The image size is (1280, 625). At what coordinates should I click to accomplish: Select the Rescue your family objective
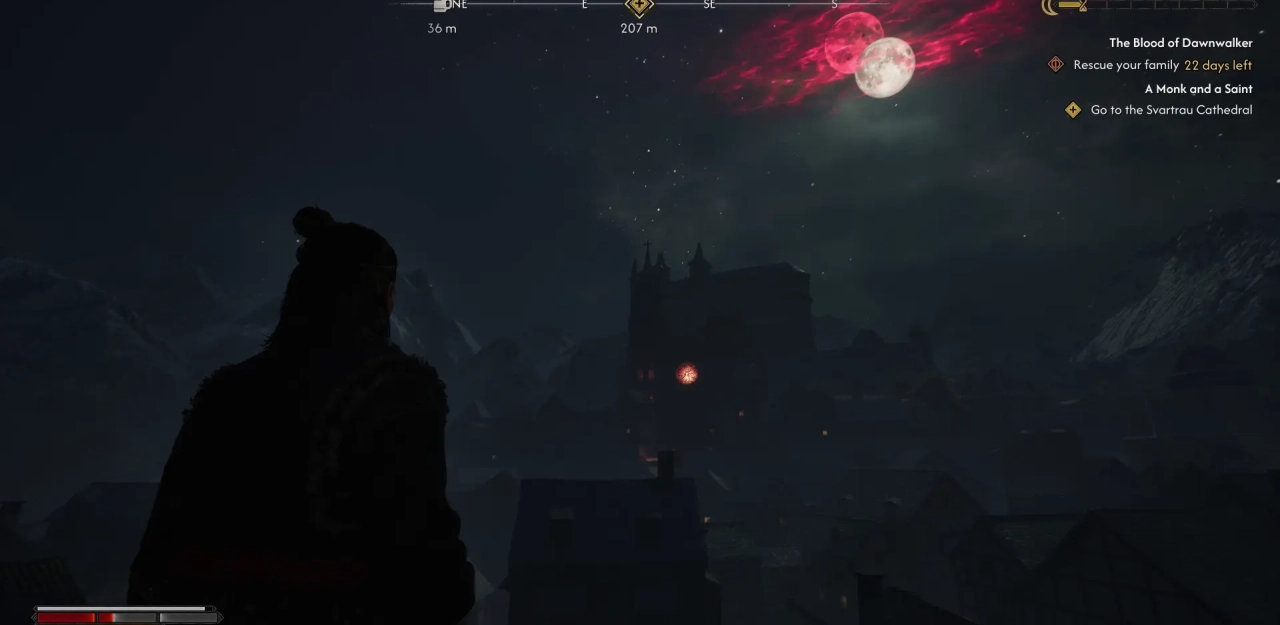tap(1126, 65)
